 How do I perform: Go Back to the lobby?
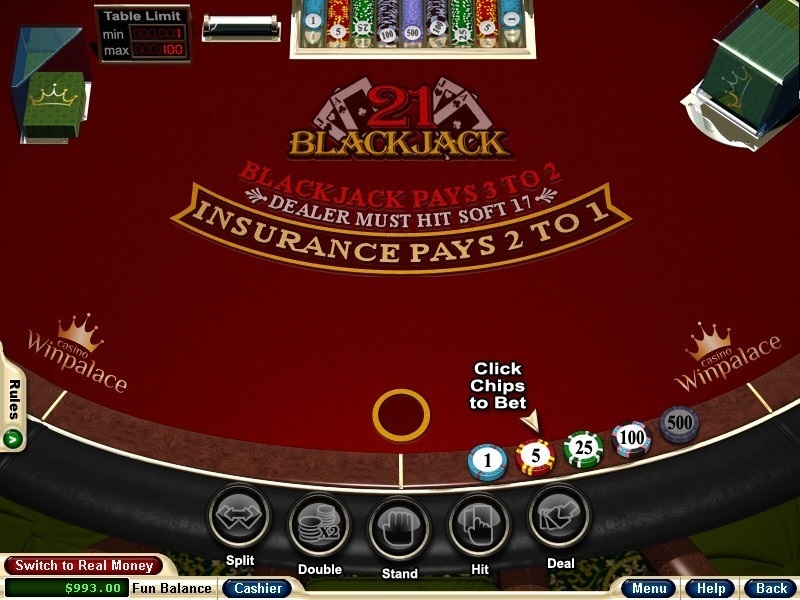tap(770, 588)
